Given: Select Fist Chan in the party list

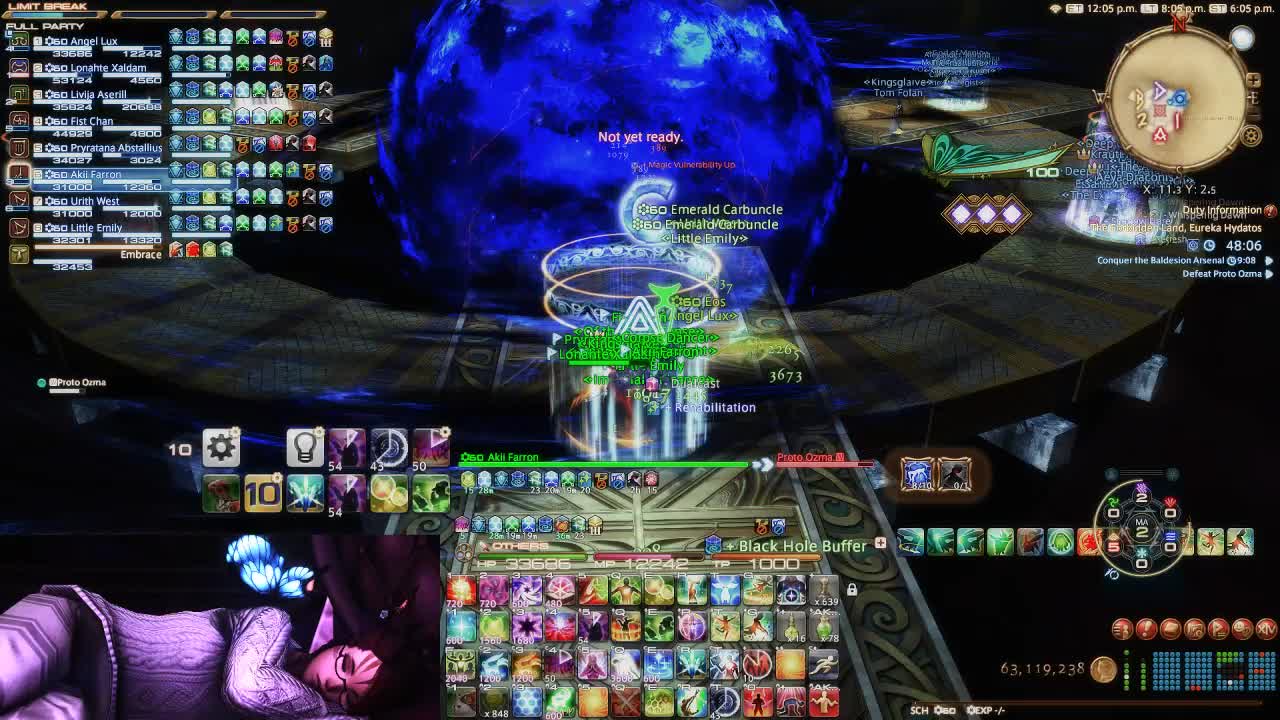Looking at the screenshot, I should 91,121.
